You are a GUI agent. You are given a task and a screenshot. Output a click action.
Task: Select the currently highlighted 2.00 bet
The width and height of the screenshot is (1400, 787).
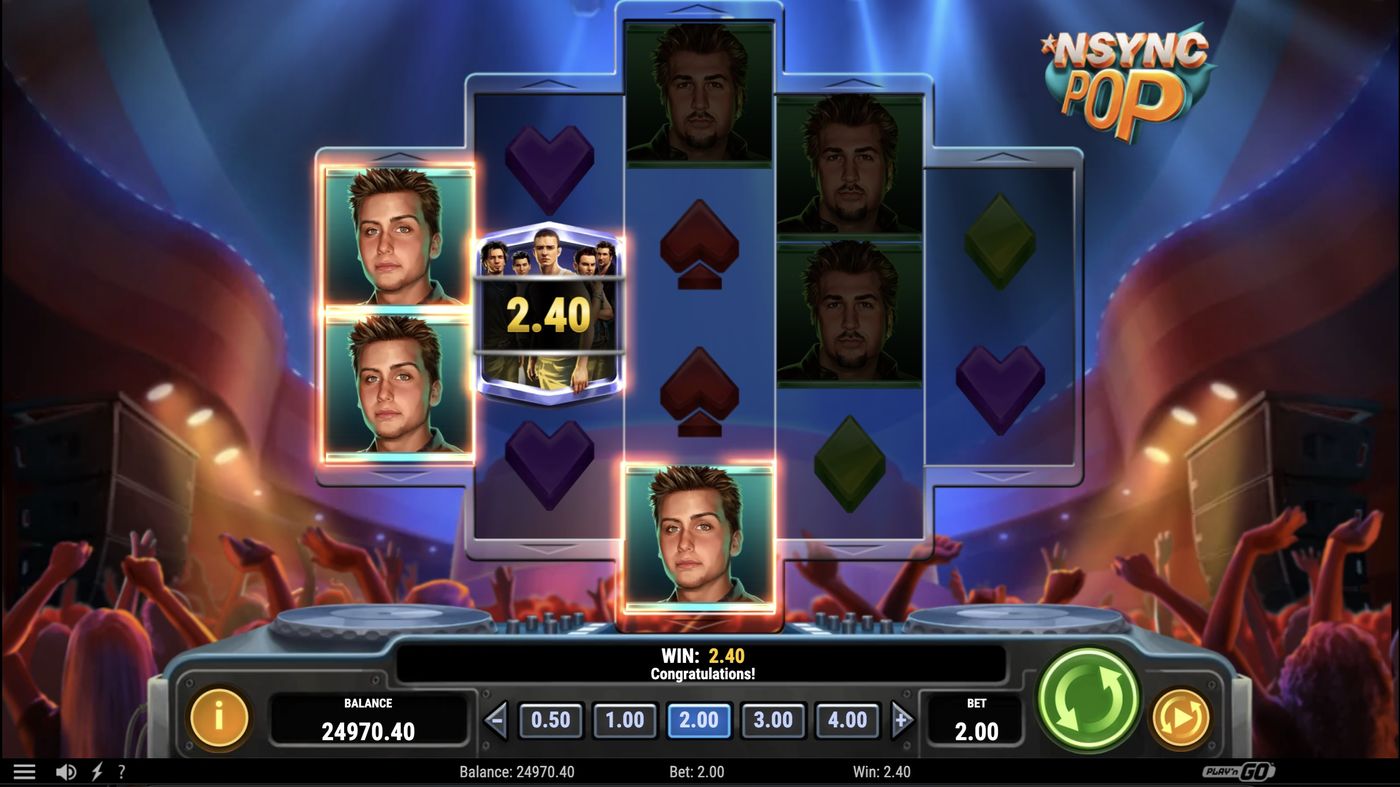pyautogui.click(x=699, y=719)
